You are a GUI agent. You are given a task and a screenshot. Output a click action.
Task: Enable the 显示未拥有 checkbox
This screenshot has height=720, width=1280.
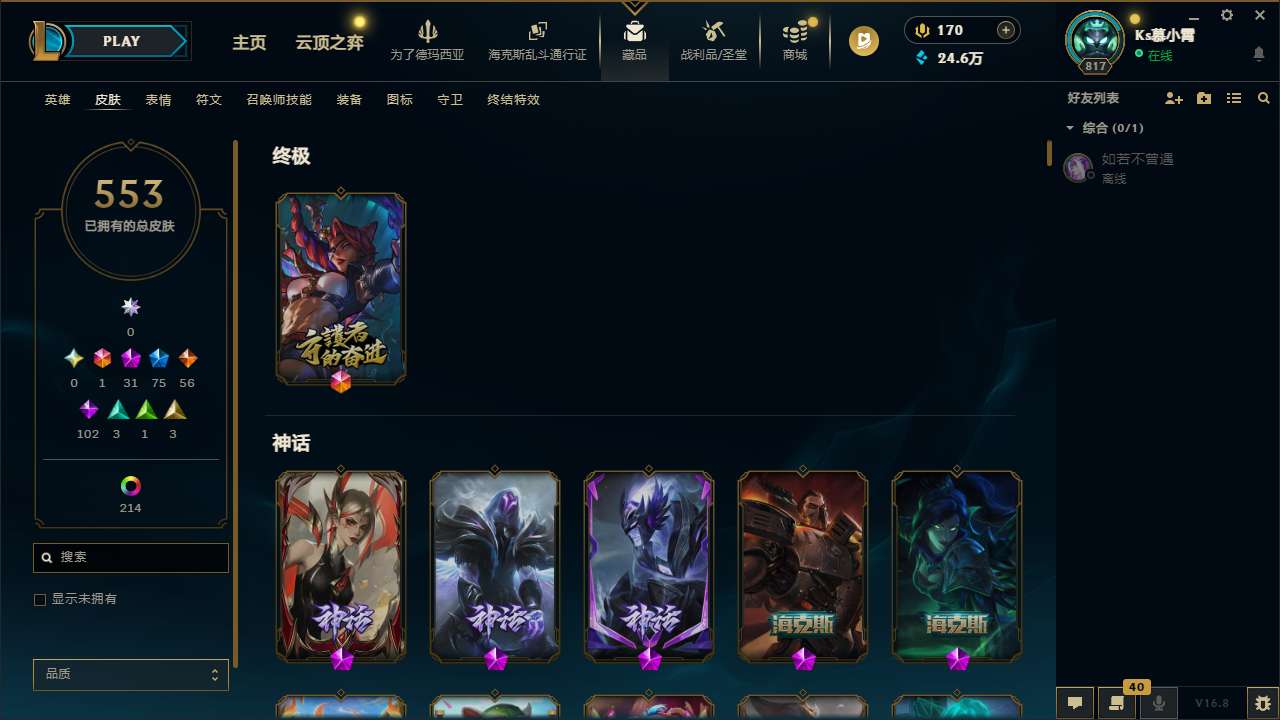point(40,599)
